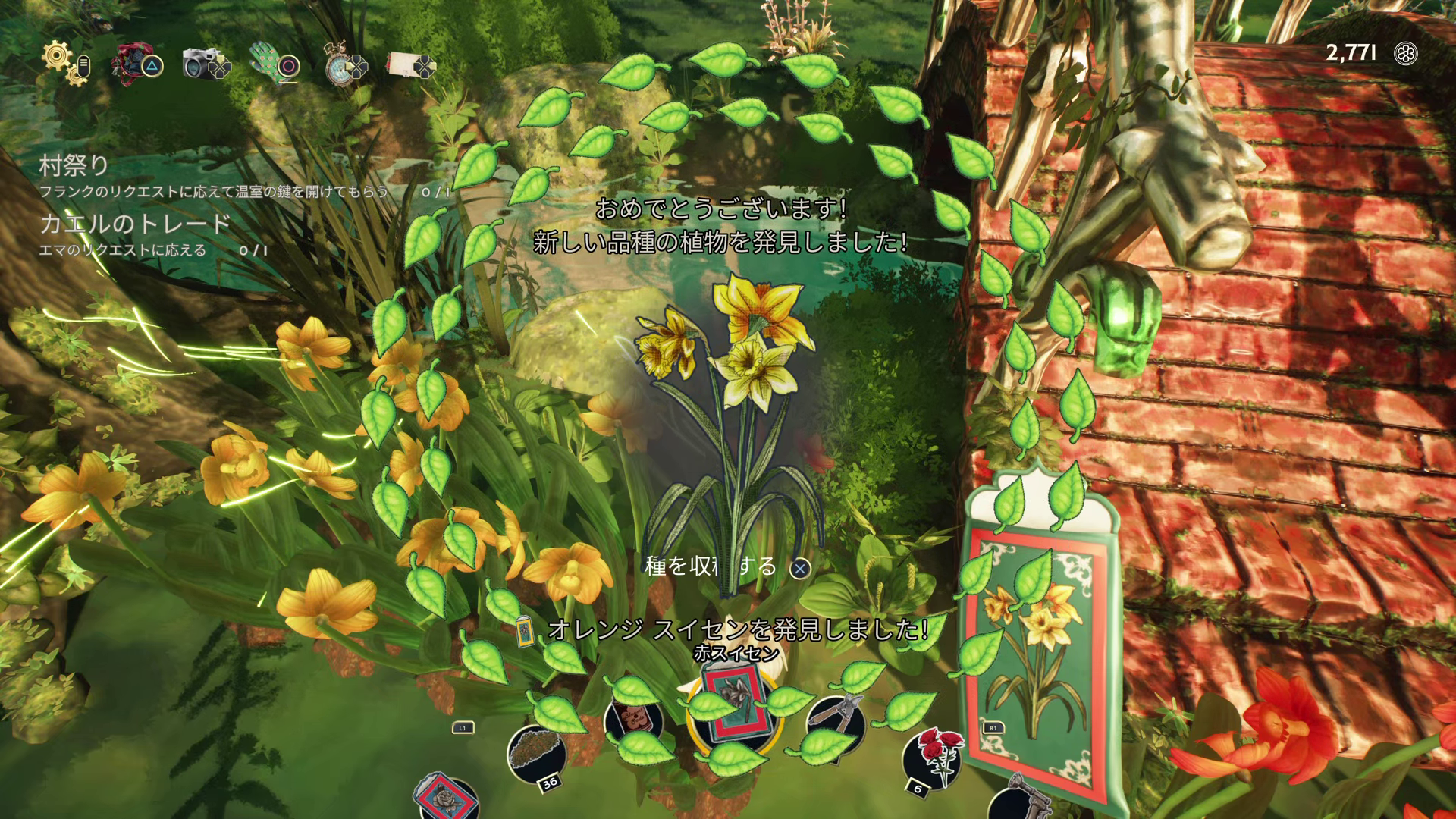Select the highlighted 赤スイセン seed packet slot
Screen dimensions: 1456x819
(731, 711)
